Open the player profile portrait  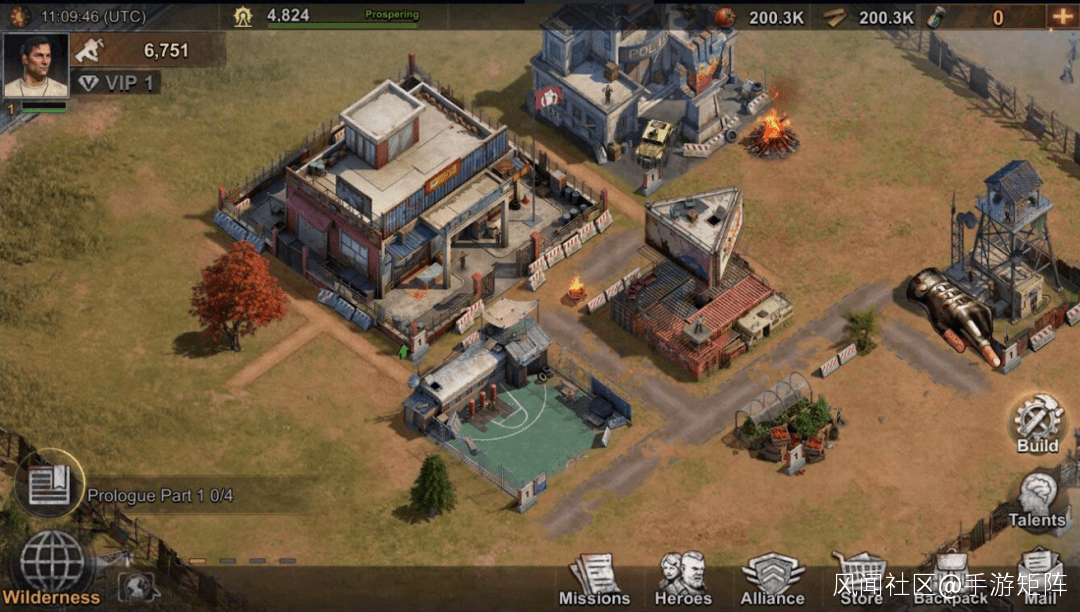pos(36,66)
